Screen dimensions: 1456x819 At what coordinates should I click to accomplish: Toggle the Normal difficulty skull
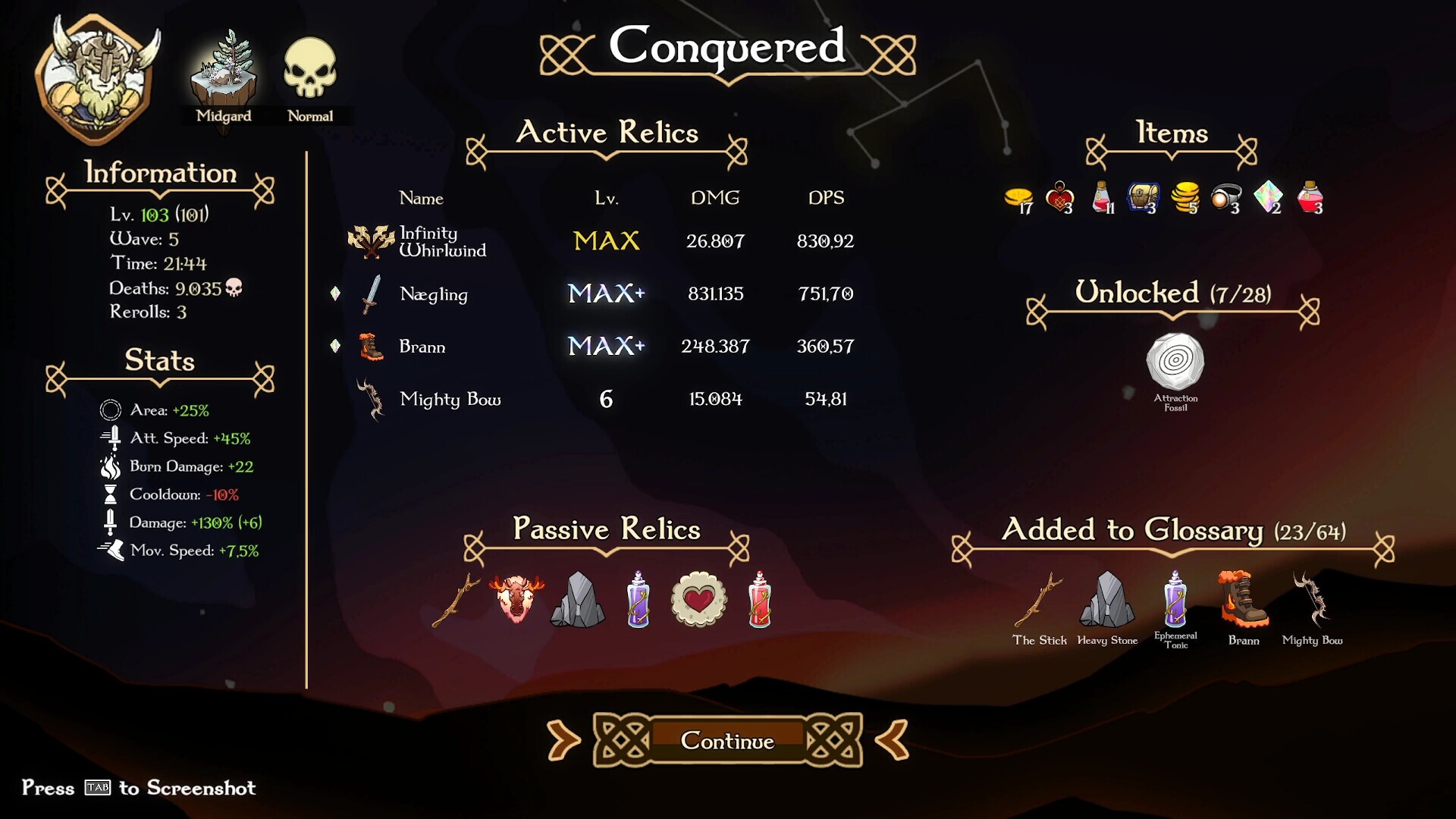tap(309, 72)
